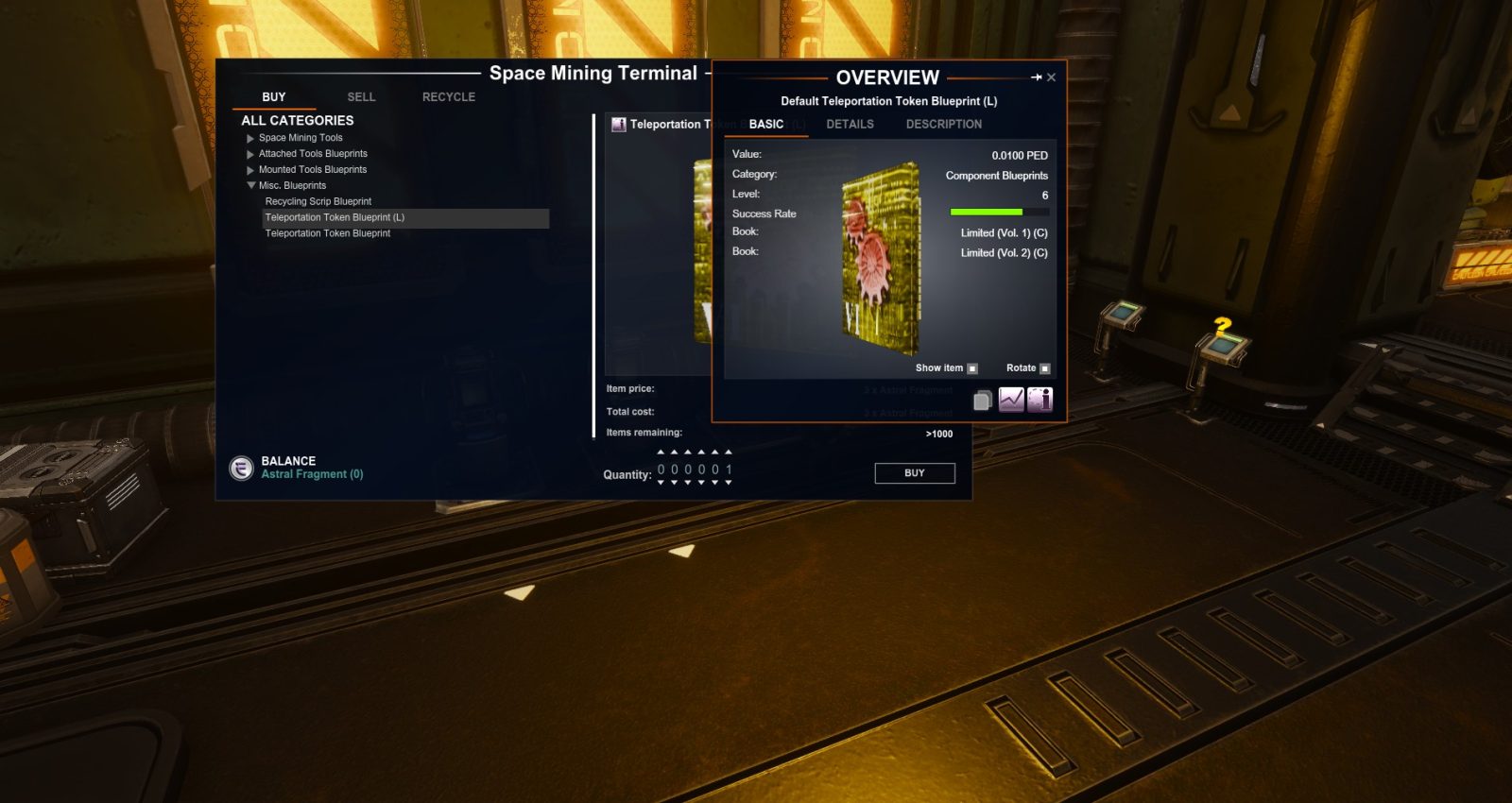1512x803 pixels.
Task: Collapse the Misc. Blueprints category
Action: click(249, 185)
